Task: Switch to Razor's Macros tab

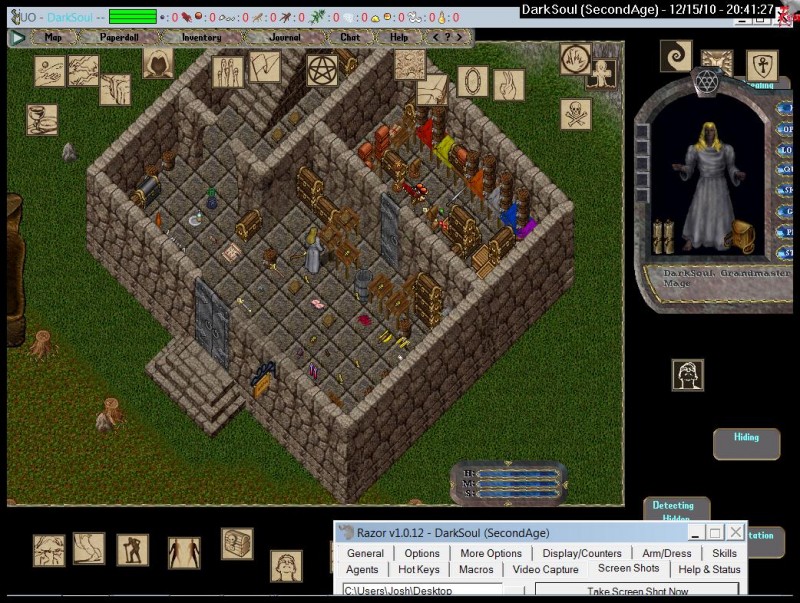Action: tap(476, 569)
